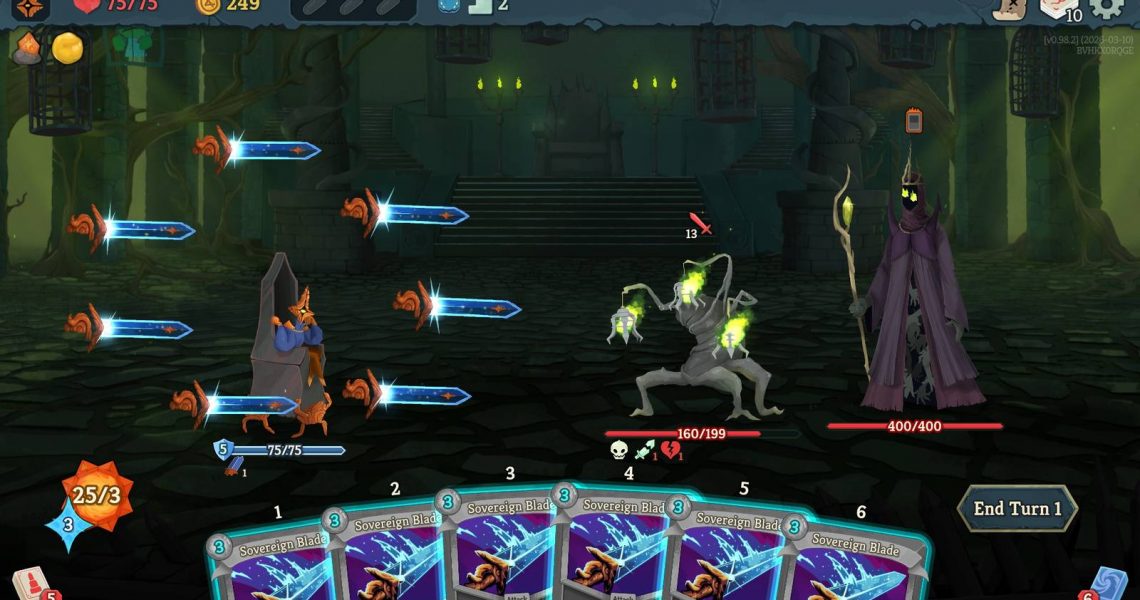
Task: Click the End Turn 1 button
Action: 1017,508
